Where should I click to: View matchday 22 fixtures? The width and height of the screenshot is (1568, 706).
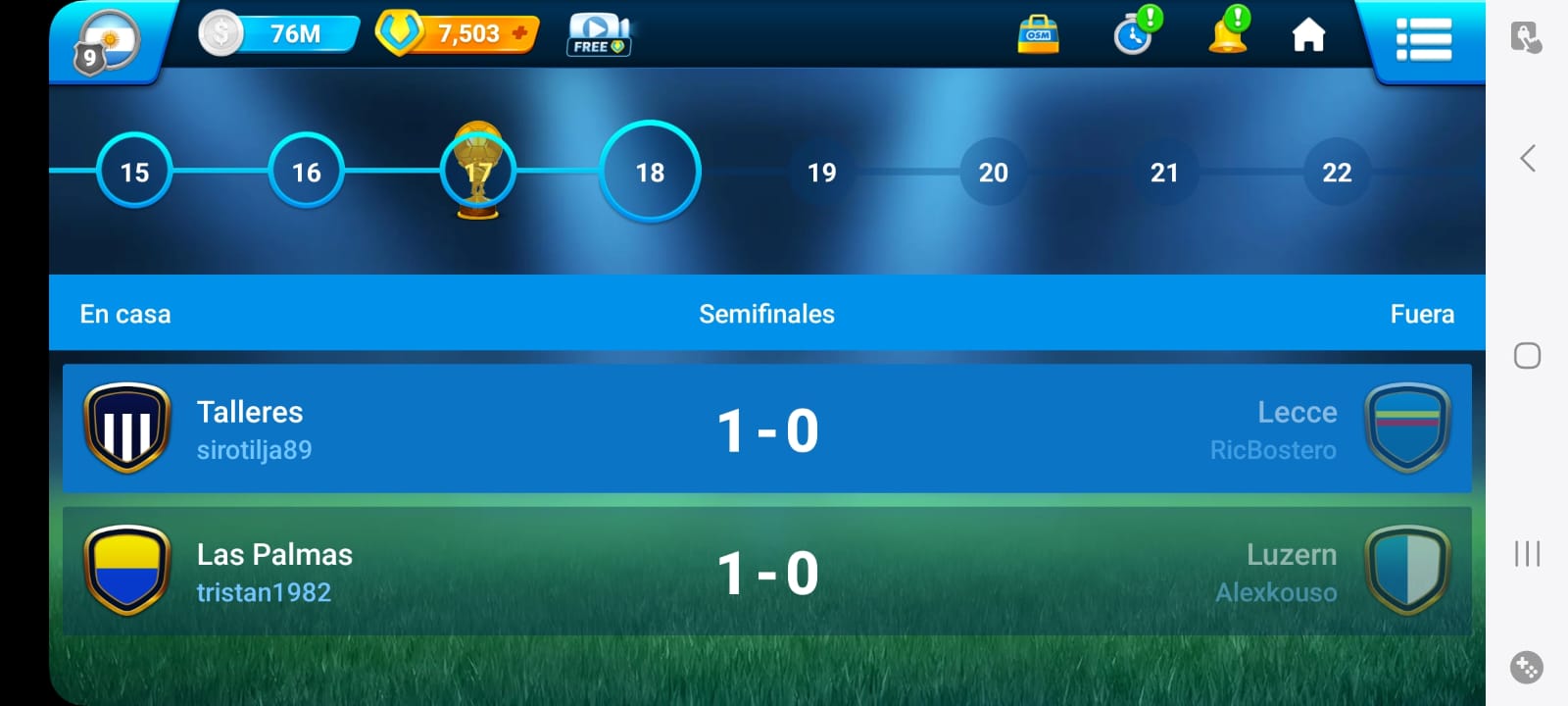click(x=1336, y=172)
